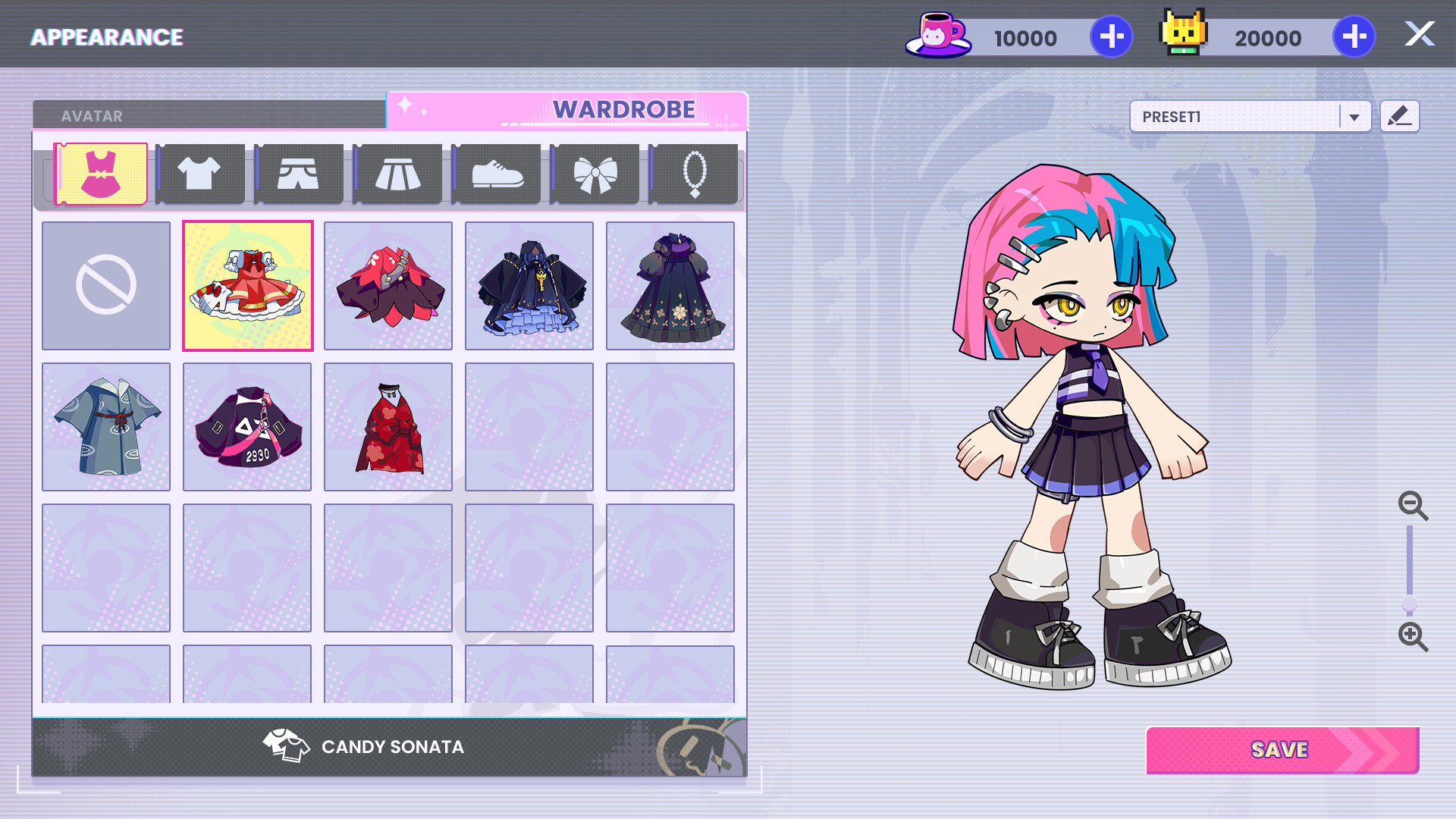Viewport: 1456px width, 819px height.
Task: Add more coffee currency with plus button
Action: pos(1110,36)
